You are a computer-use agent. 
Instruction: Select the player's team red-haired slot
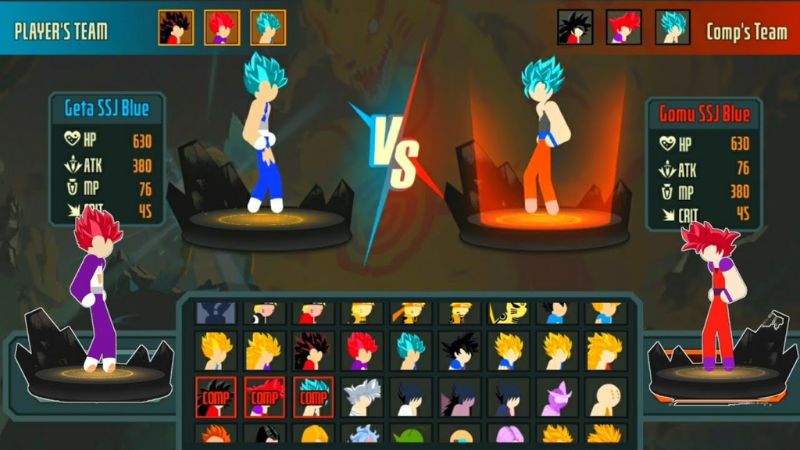(221, 27)
